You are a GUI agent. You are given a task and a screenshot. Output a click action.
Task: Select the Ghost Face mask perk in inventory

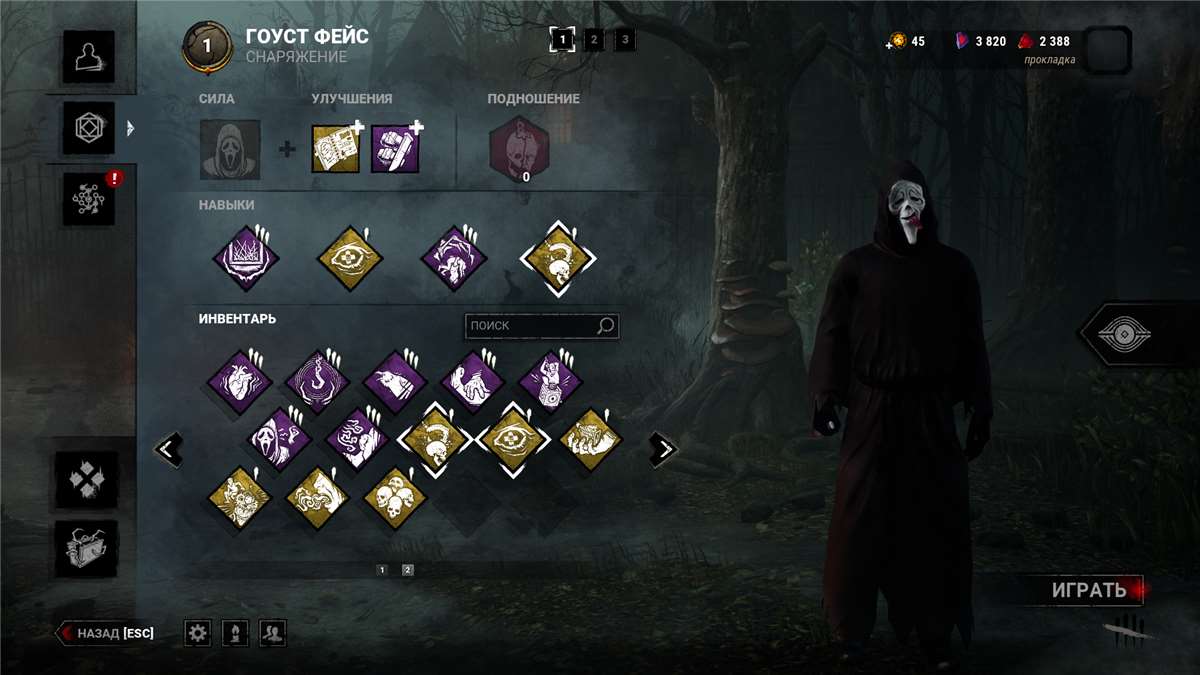point(278,438)
